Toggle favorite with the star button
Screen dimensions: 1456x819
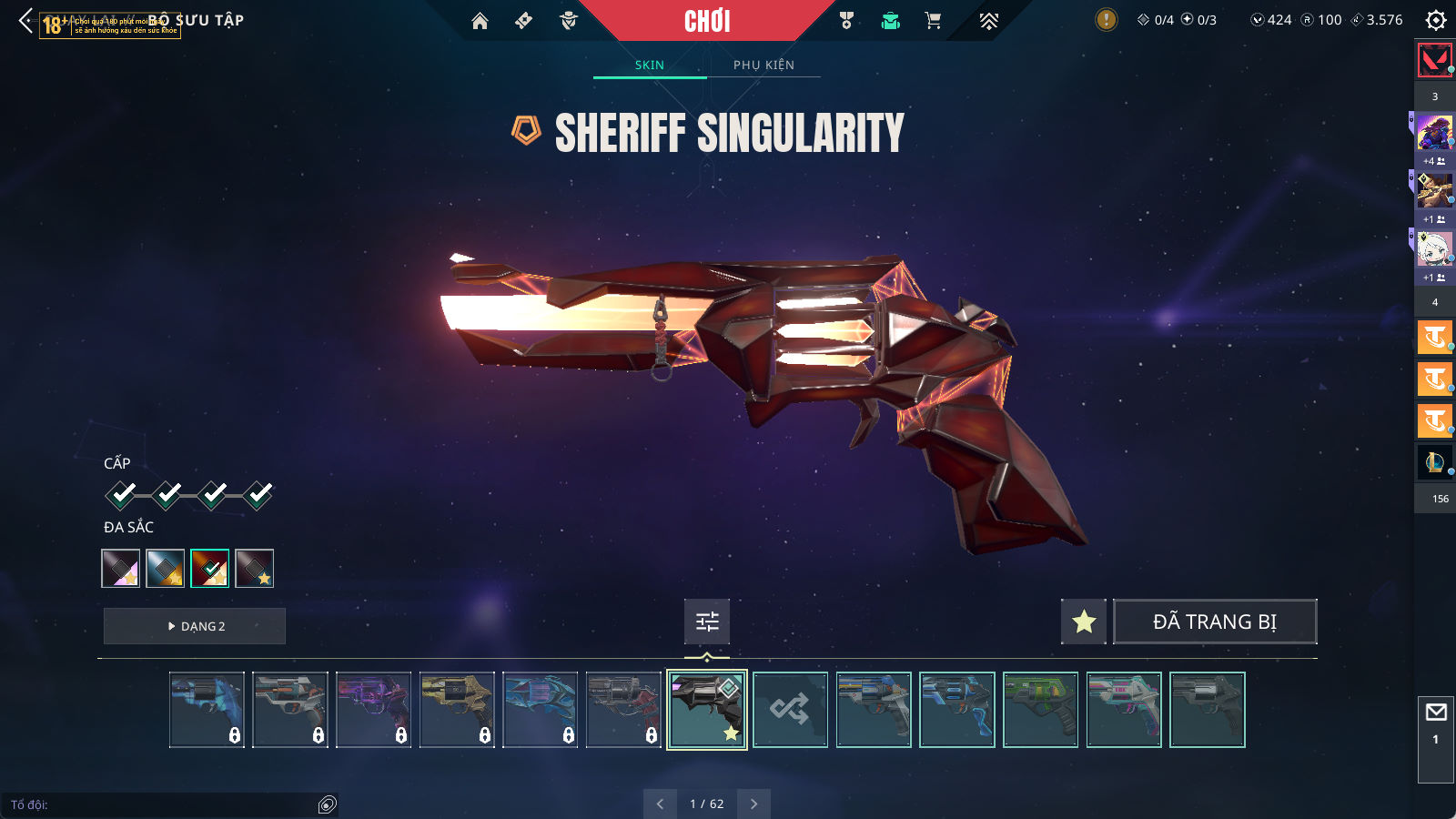coord(1084,622)
